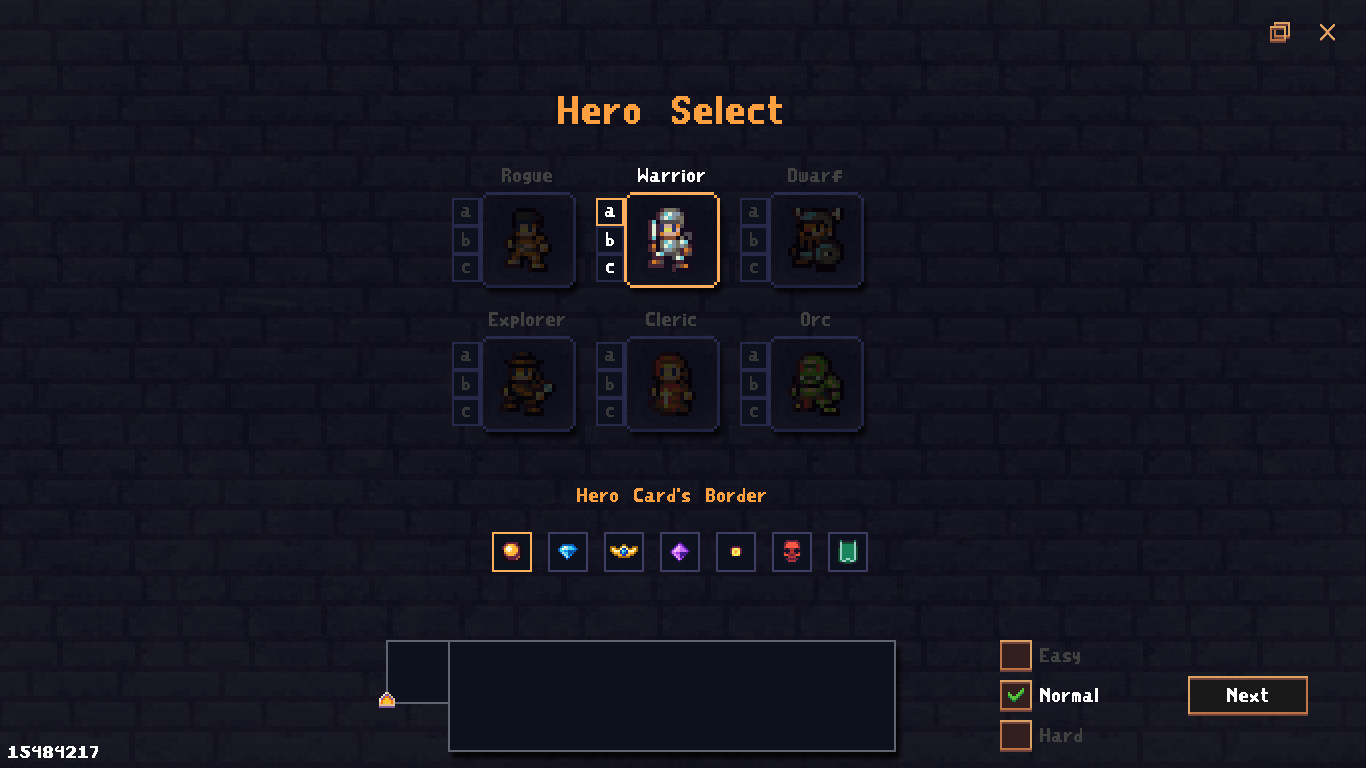Select the golden crown card border
Image resolution: width=1366 pixels, height=768 pixels.
pyautogui.click(x=623, y=551)
